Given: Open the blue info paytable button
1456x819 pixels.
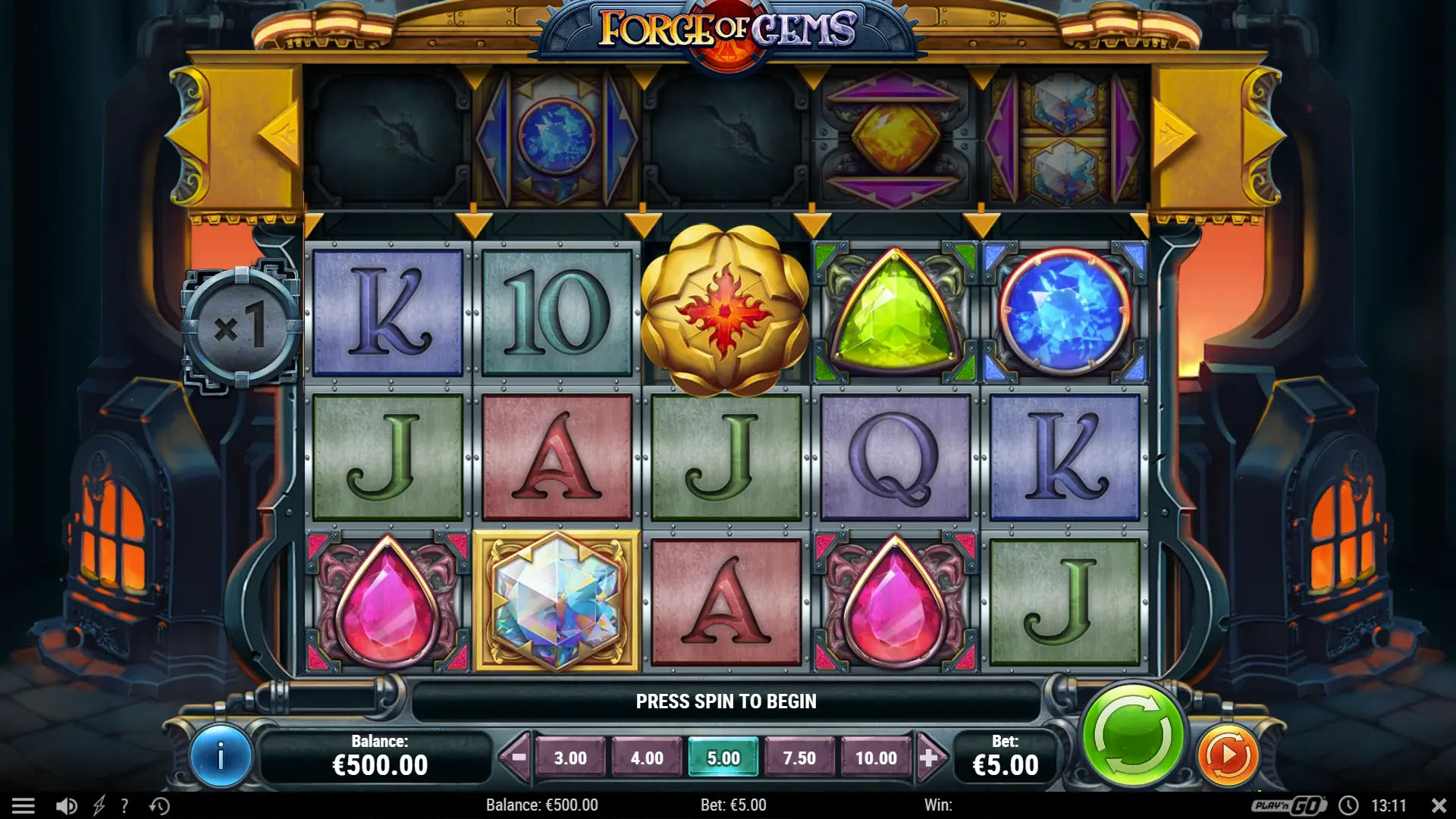Looking at the screenshot, I should [x=221, y=756].
